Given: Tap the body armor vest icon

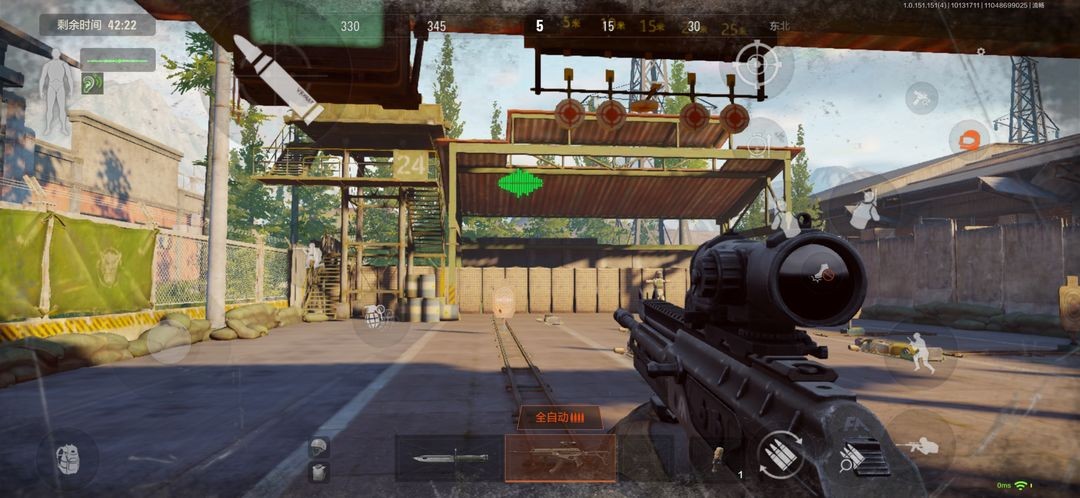Looking at the screenshot, I should (319, 473).
